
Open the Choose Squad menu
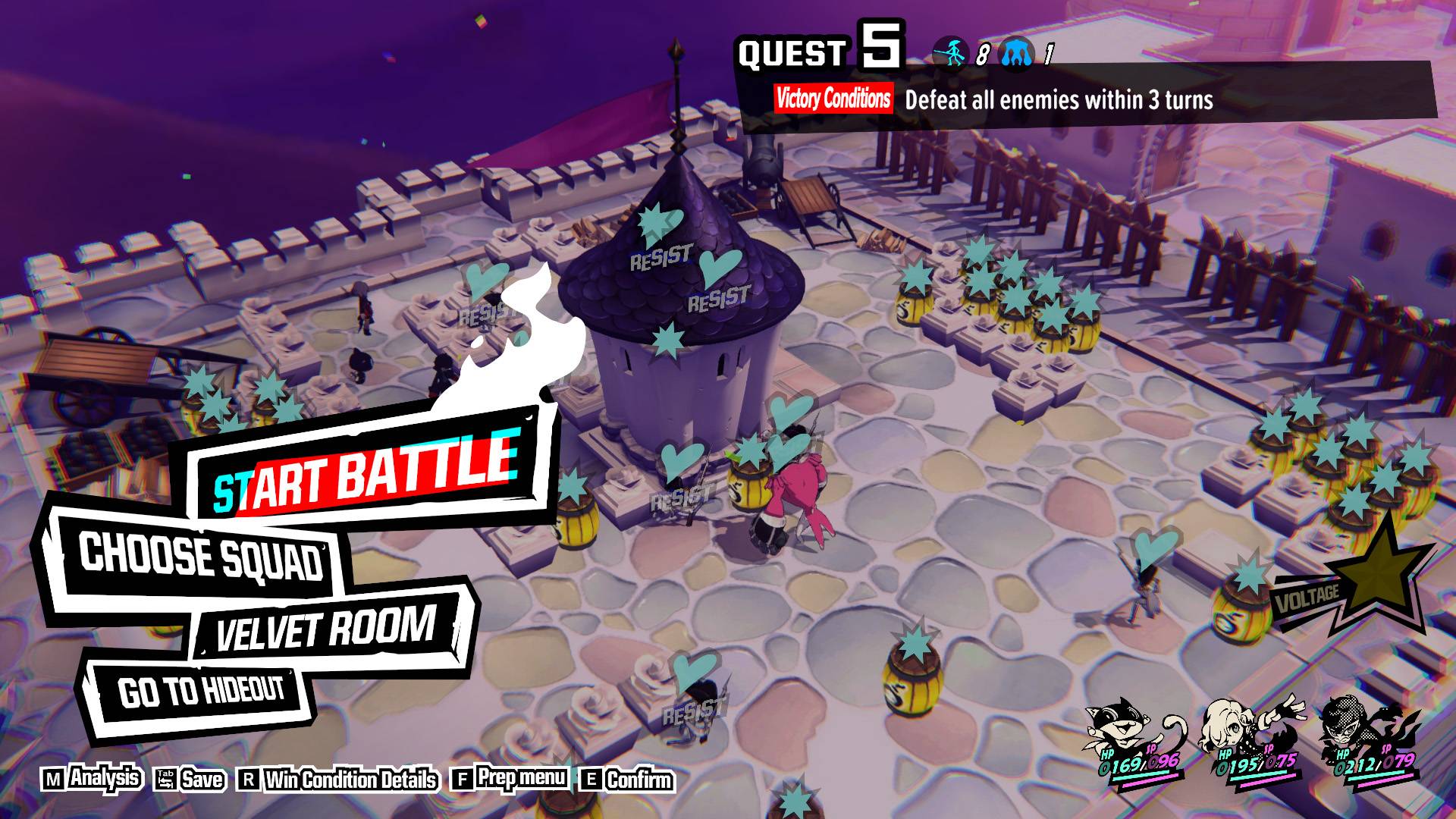tap(201, 557)
